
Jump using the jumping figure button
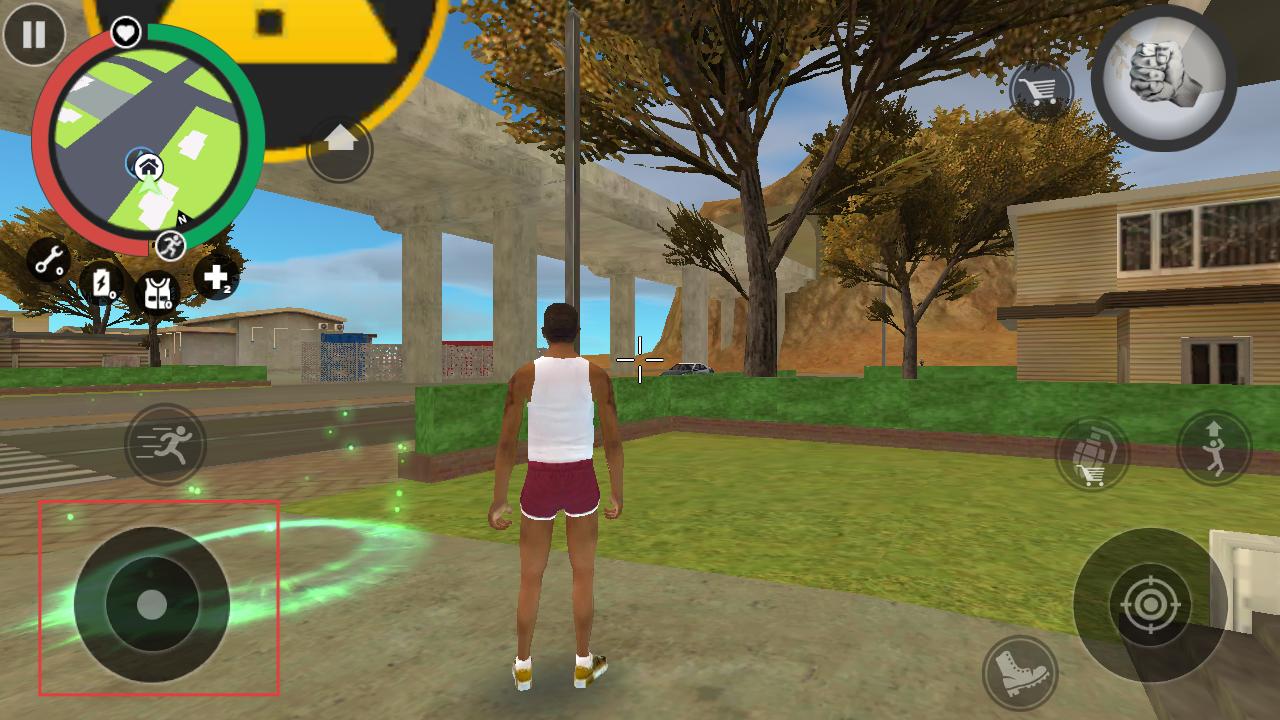(1214, 447)
